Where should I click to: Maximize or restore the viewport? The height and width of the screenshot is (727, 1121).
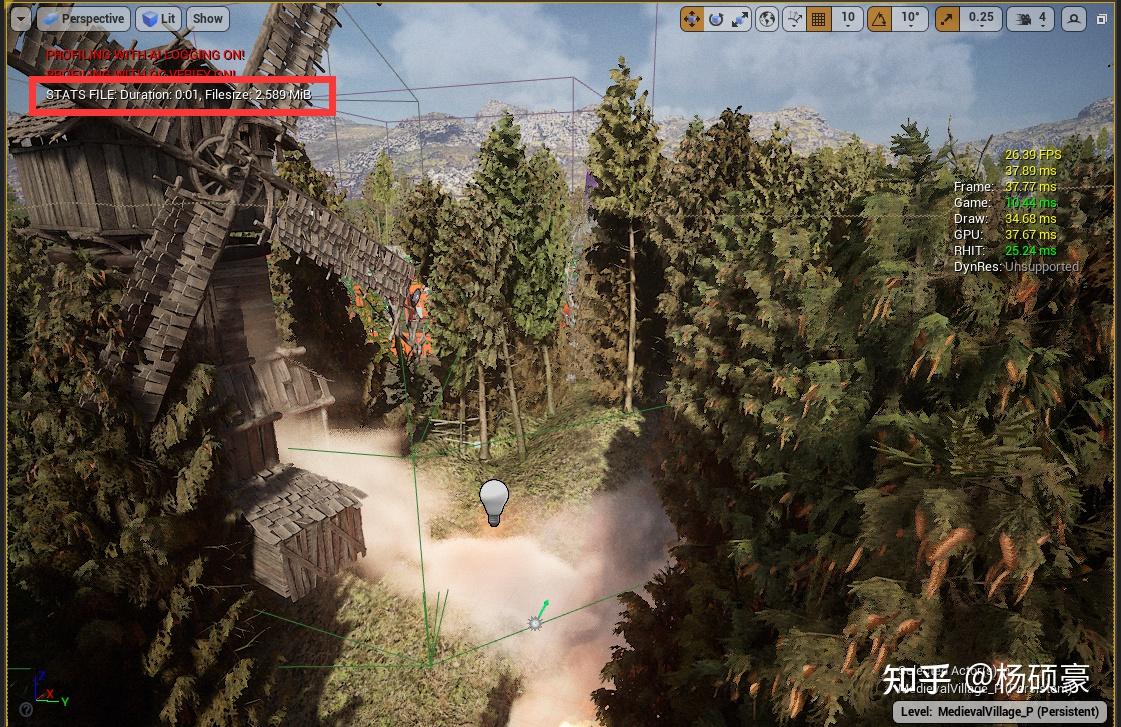click(1102, 18)
